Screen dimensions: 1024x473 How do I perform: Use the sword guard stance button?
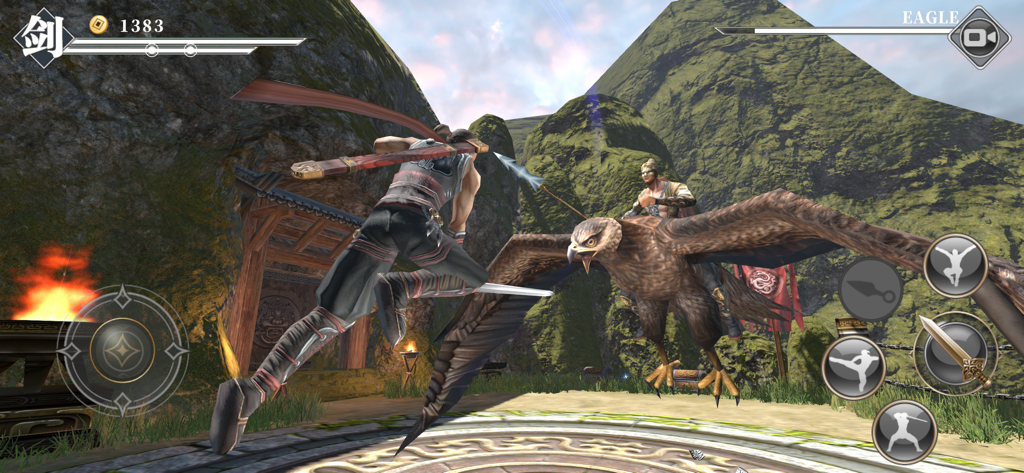(x=904, y=431)
